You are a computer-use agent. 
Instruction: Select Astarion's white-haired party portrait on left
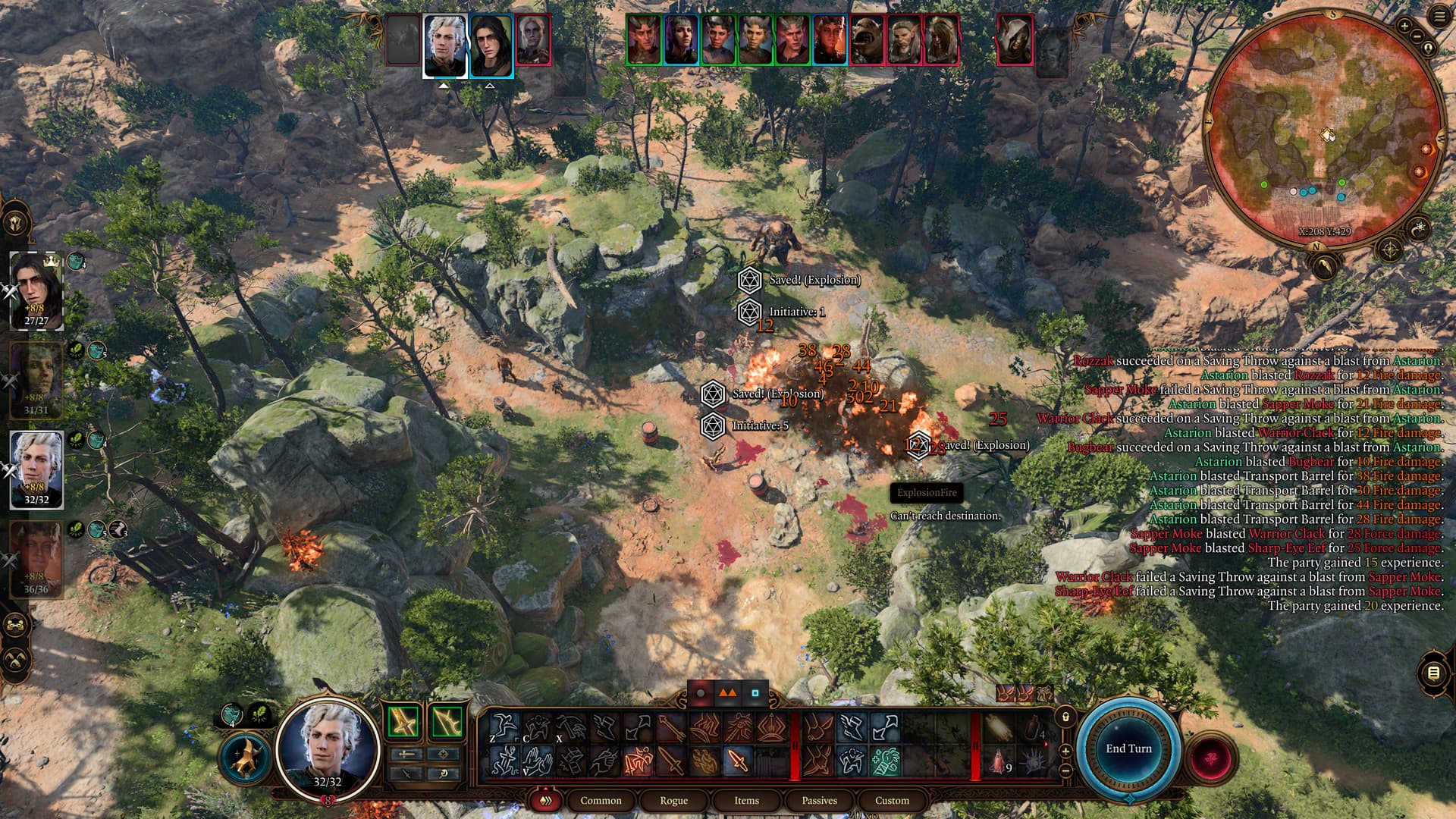[x=36, y=469]
